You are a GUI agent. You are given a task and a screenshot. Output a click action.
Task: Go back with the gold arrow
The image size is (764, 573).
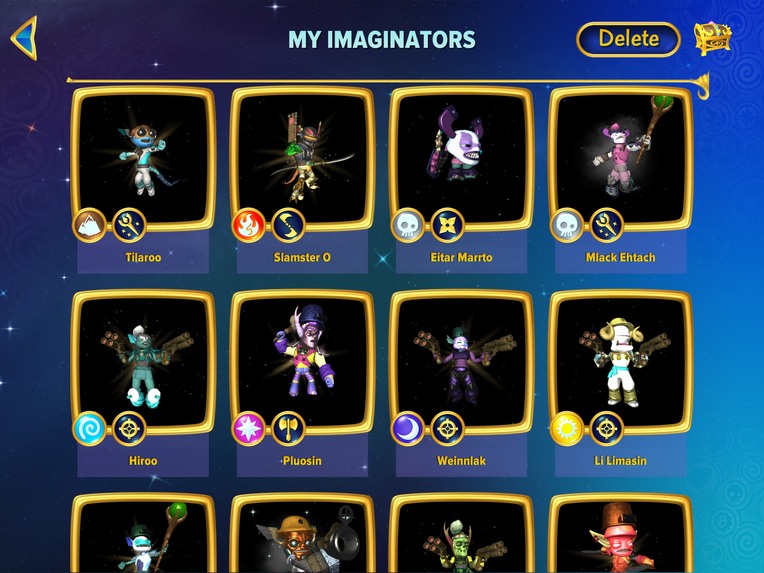(24, 38)
